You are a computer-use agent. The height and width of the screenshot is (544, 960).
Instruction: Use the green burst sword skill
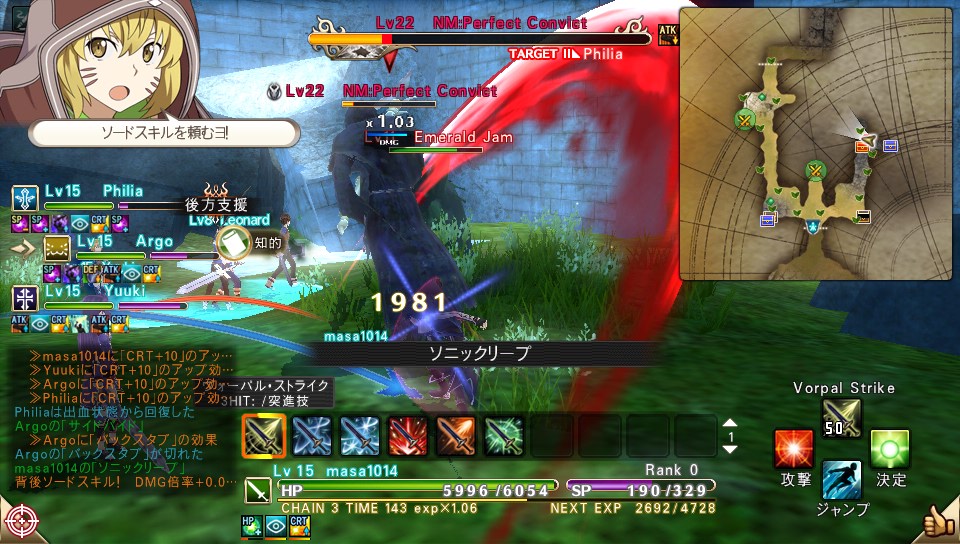(x=503, y=436)
